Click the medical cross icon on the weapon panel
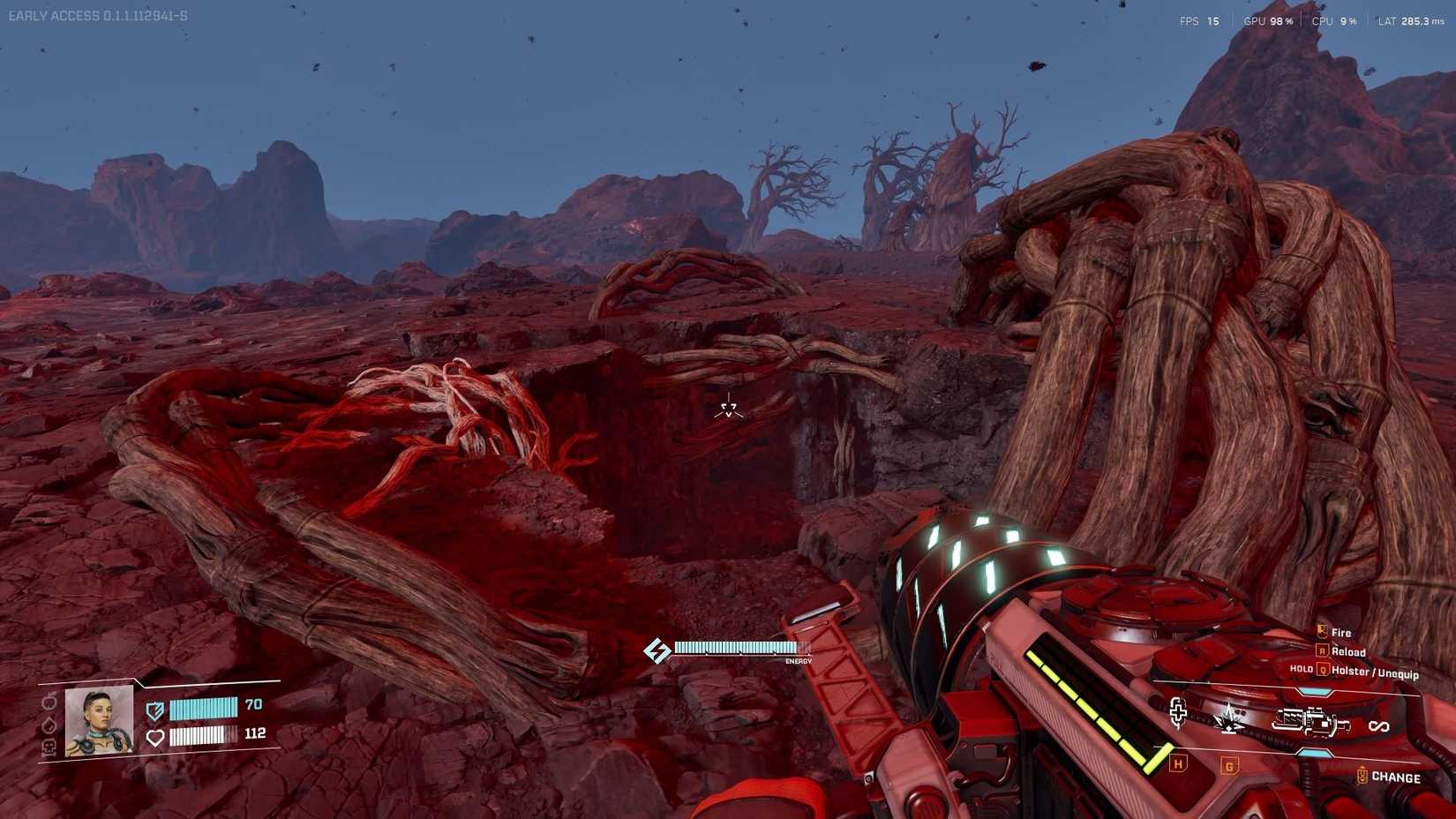Viewport: 1456px width, 819px height. pos(1177,713)
